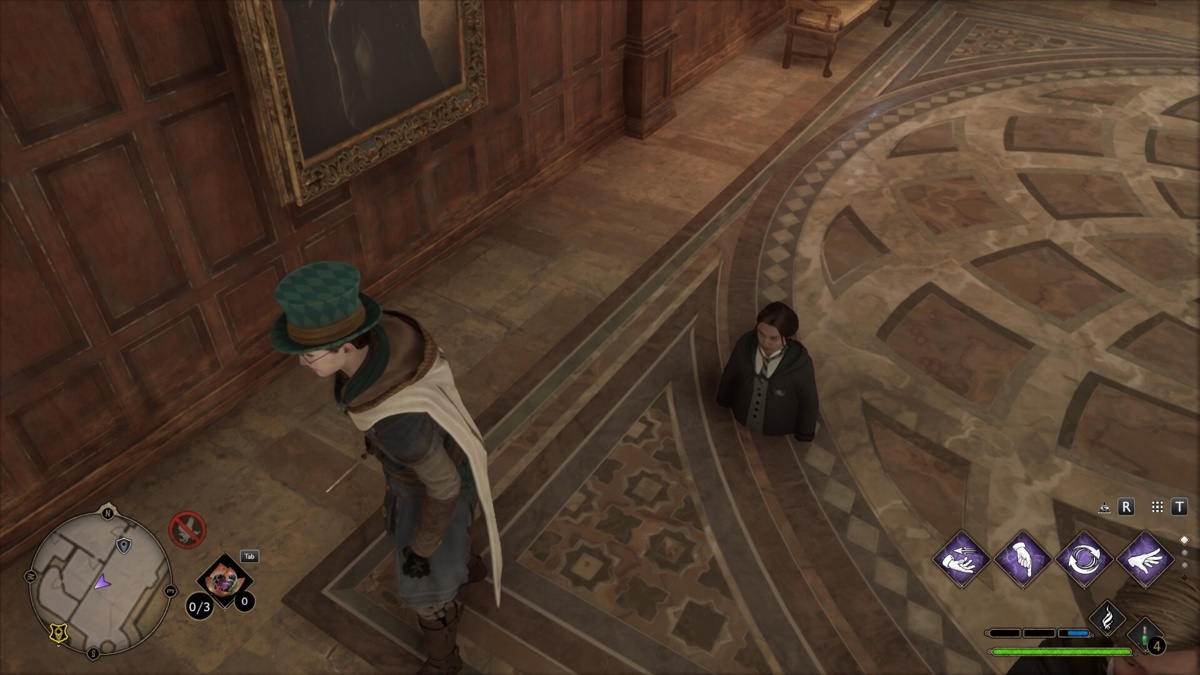Cast the open reaching hand spell
Screen dimensions: 1200x675
tap(1145, 558)
